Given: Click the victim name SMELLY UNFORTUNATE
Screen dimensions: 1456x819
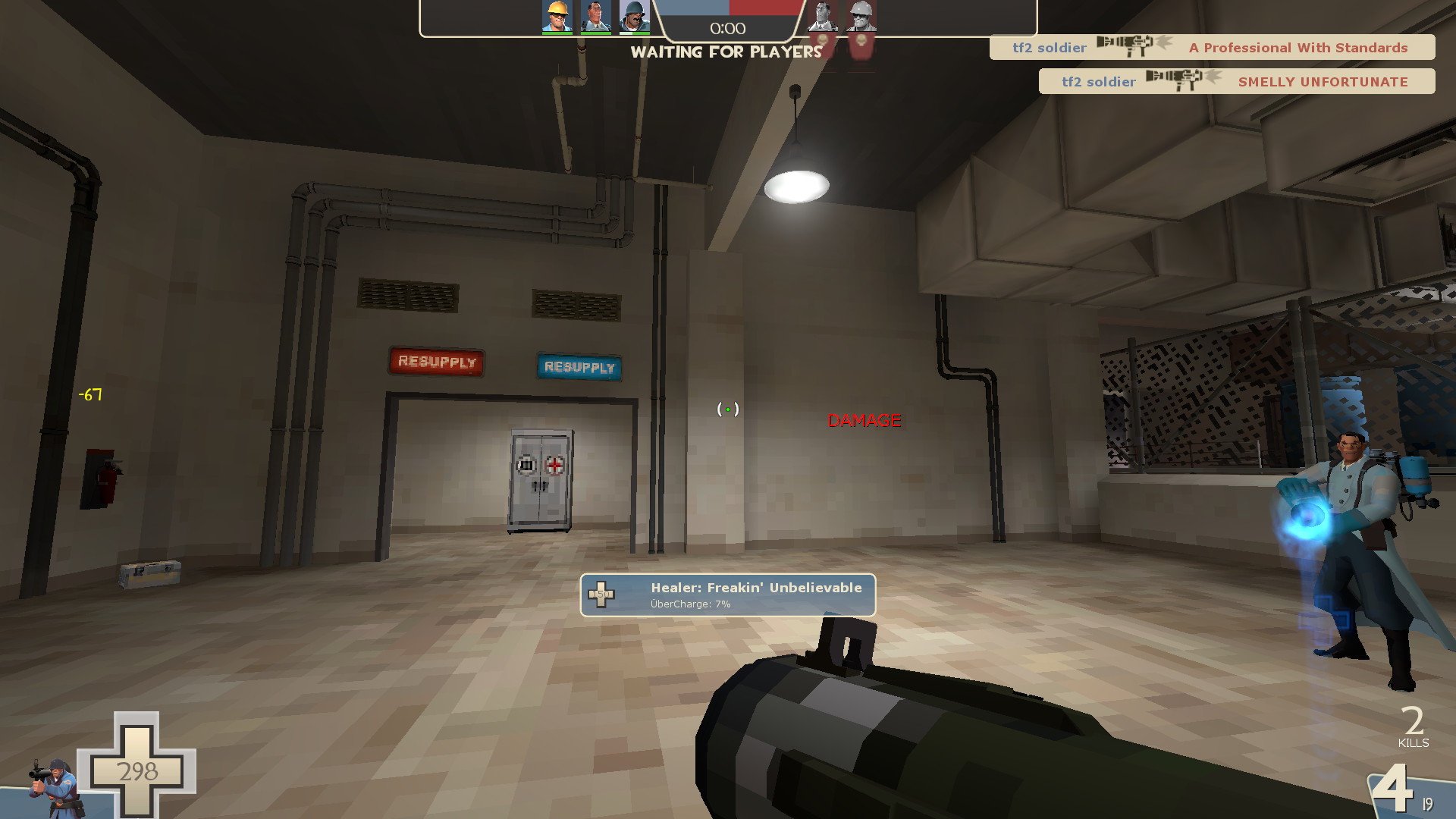Looking at the screenshot, I should [x=1323, y=82].
